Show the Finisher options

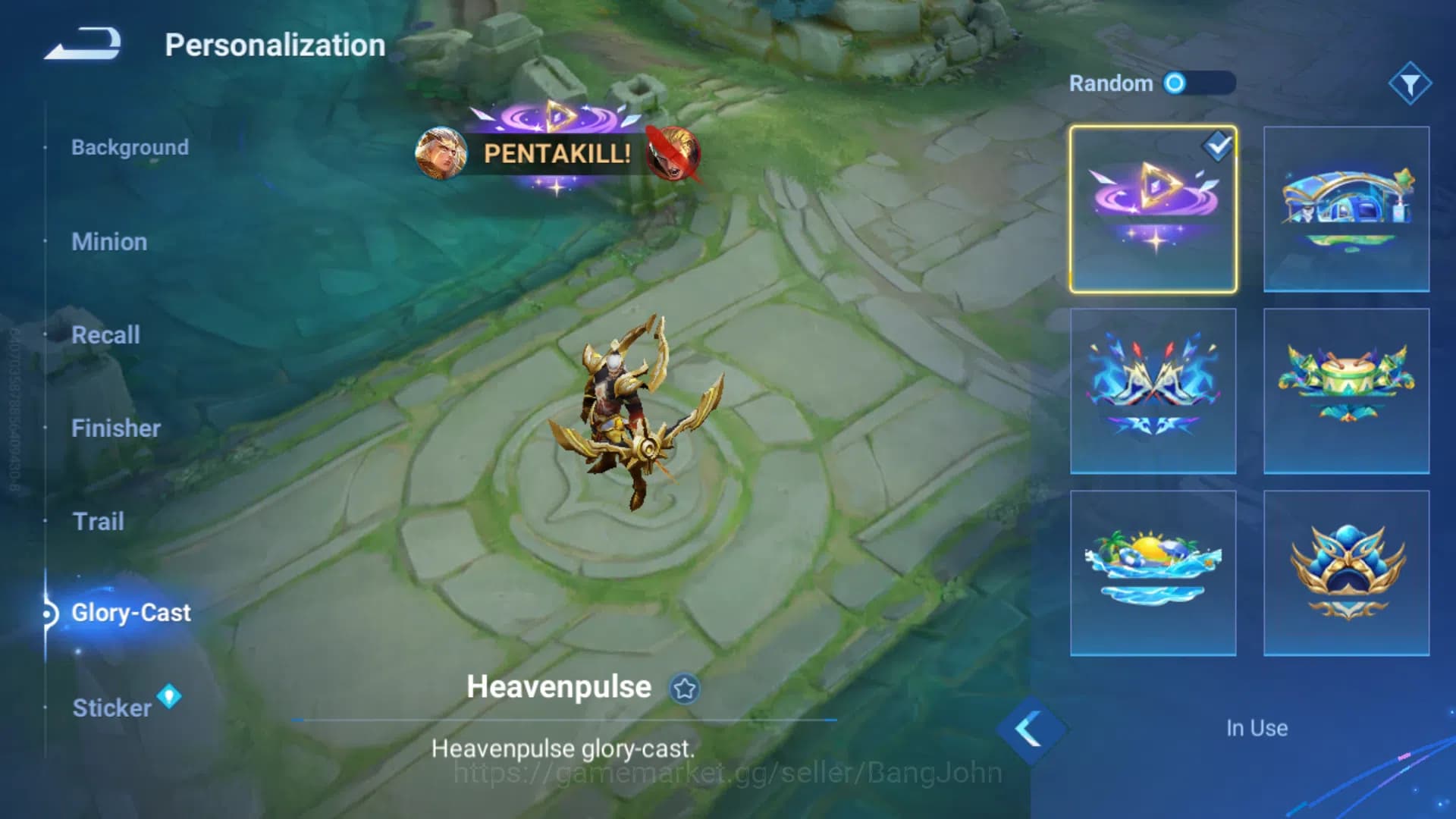pos(115,428)
